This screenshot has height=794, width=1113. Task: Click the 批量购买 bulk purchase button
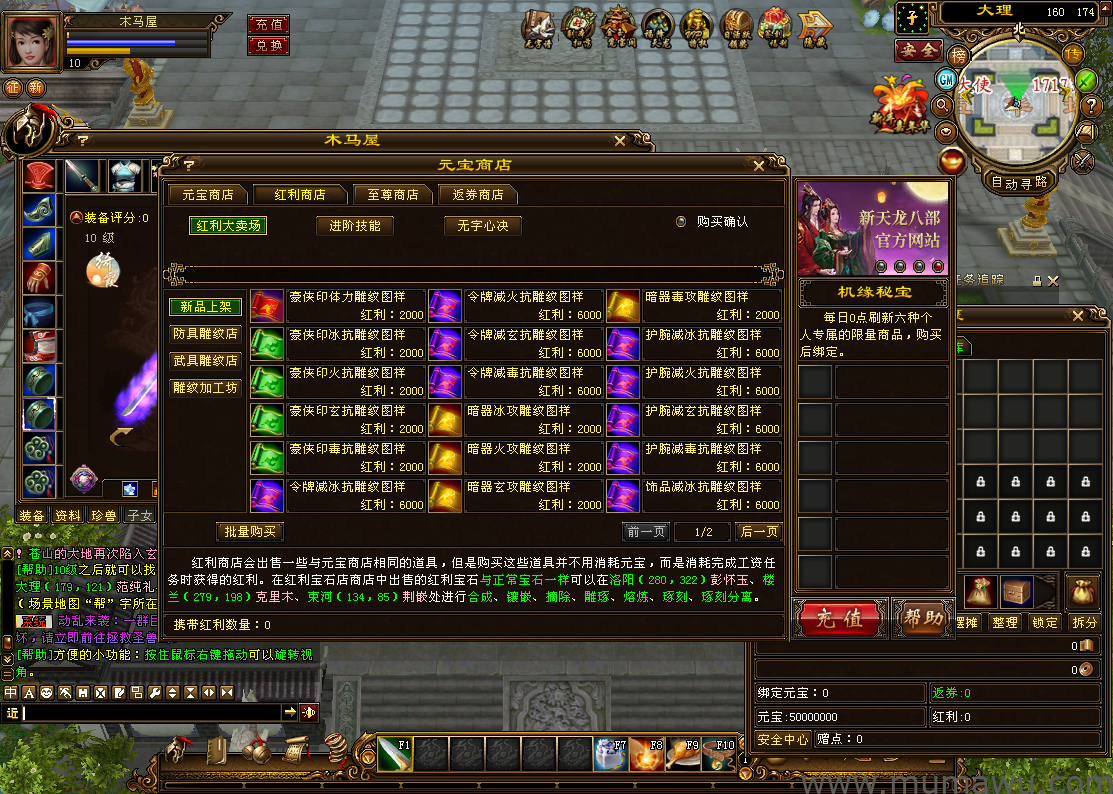click(x=250, y=532)
